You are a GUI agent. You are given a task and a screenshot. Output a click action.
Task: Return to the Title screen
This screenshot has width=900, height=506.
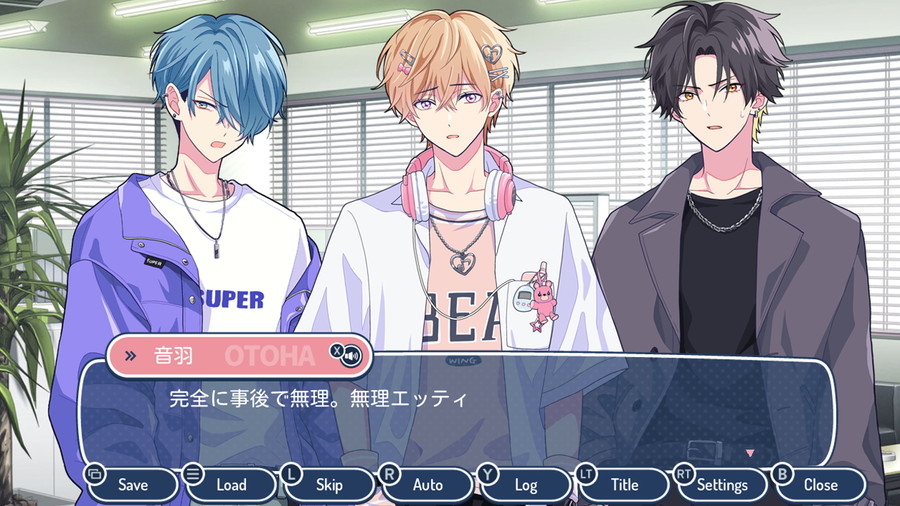(x=623, y=485)
